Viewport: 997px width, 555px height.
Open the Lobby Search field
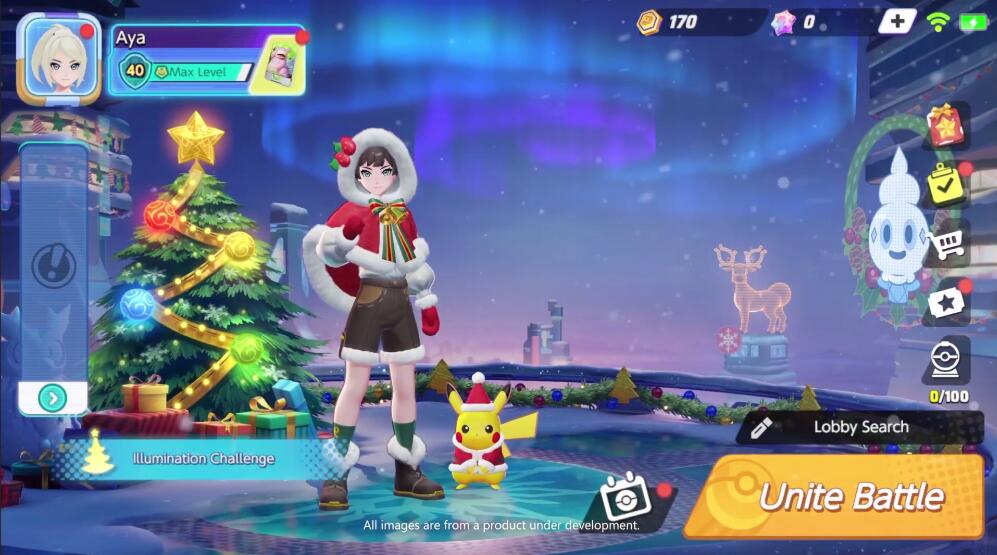tap(860, 427)
